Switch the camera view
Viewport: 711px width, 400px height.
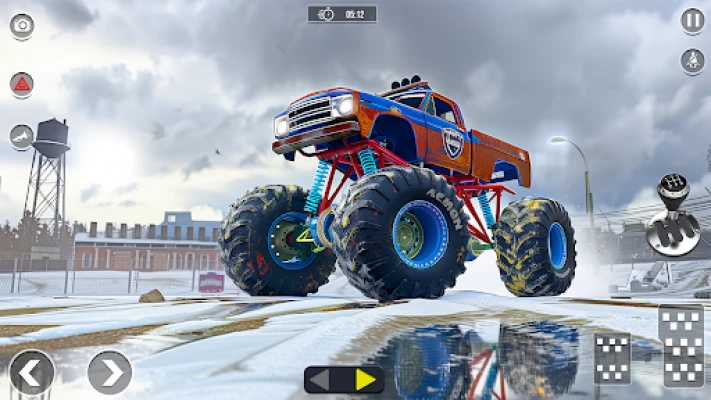point(22,26)
